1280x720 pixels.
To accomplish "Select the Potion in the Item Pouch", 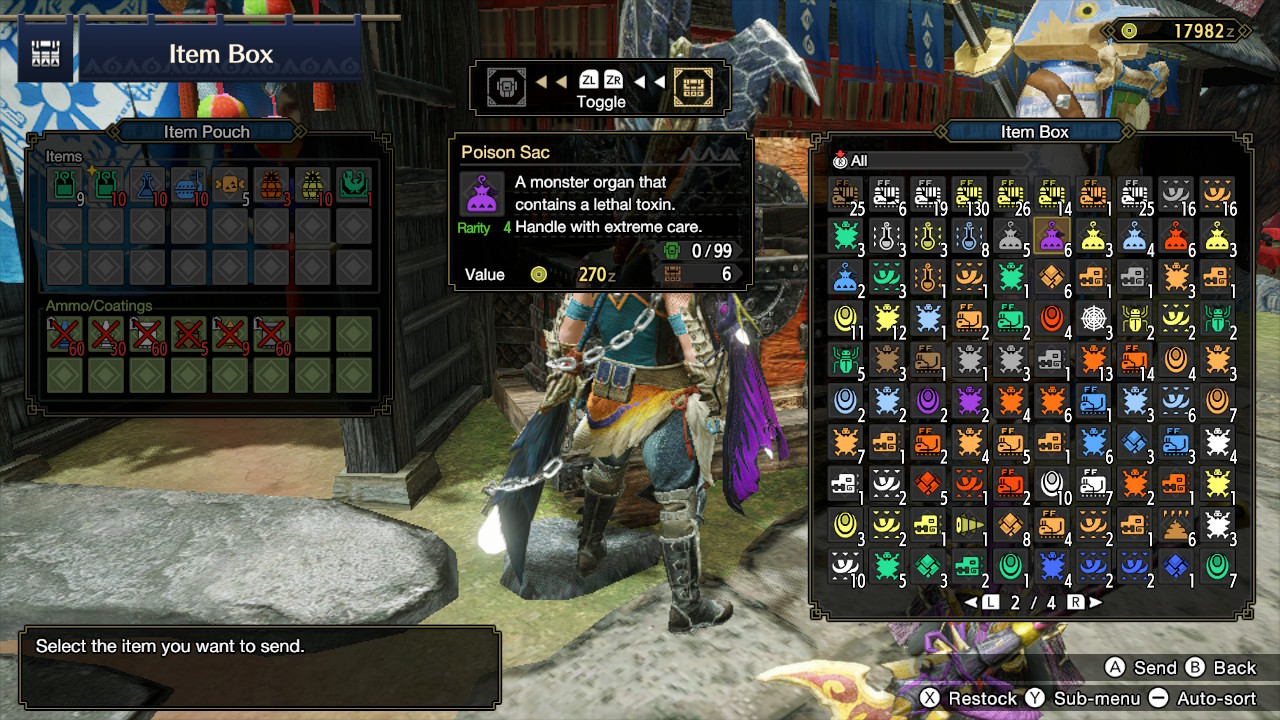I will point(64,185).
